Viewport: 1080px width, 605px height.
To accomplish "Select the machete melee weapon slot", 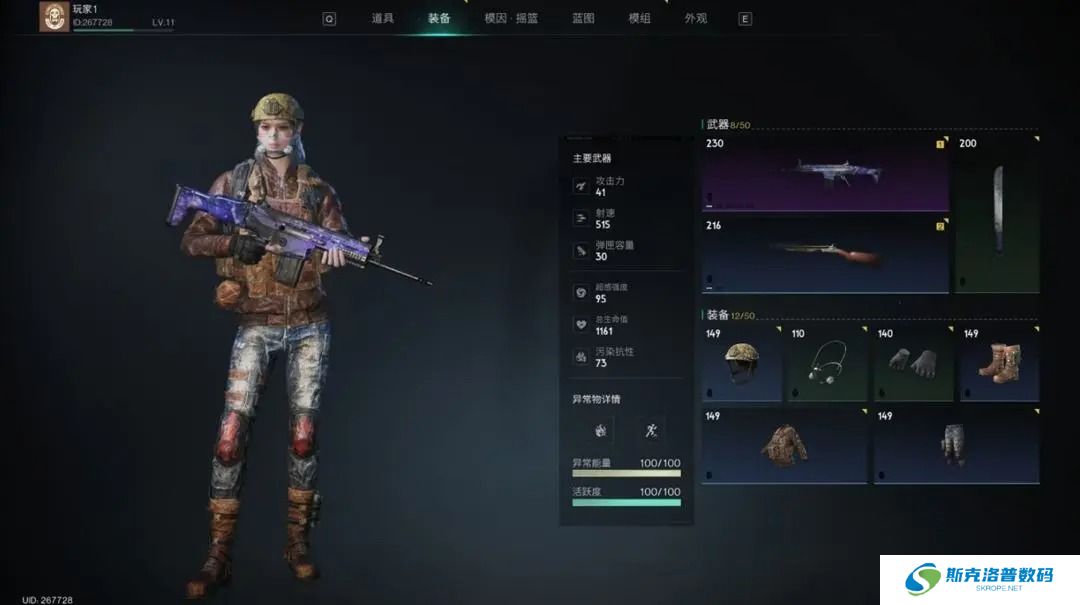I will coord(996,214).
